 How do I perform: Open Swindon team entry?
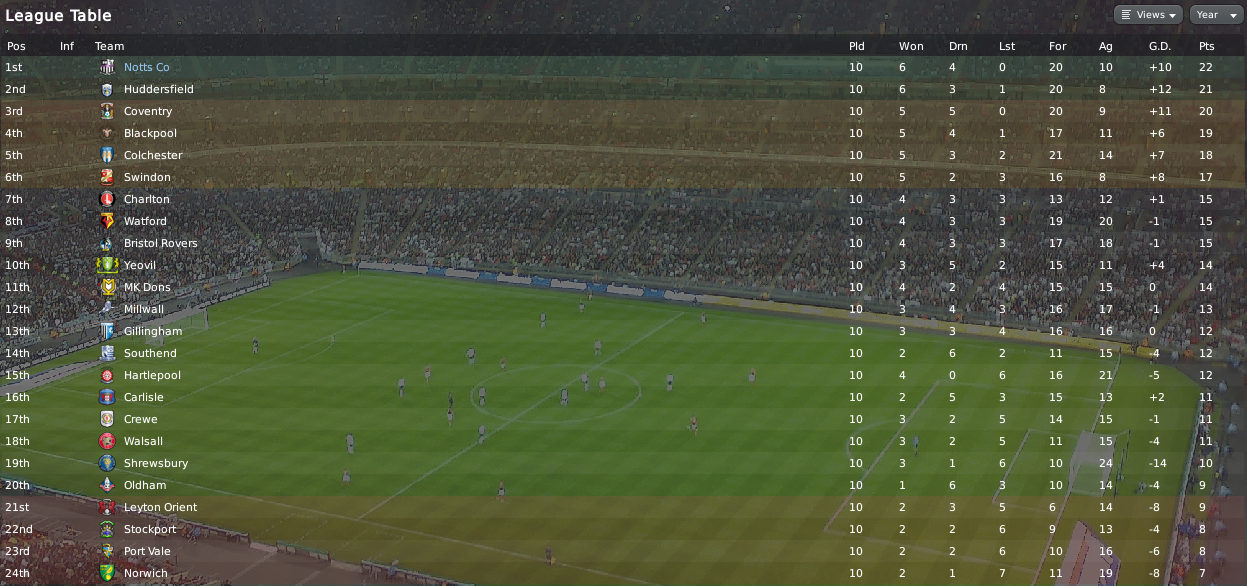point(145,177)
